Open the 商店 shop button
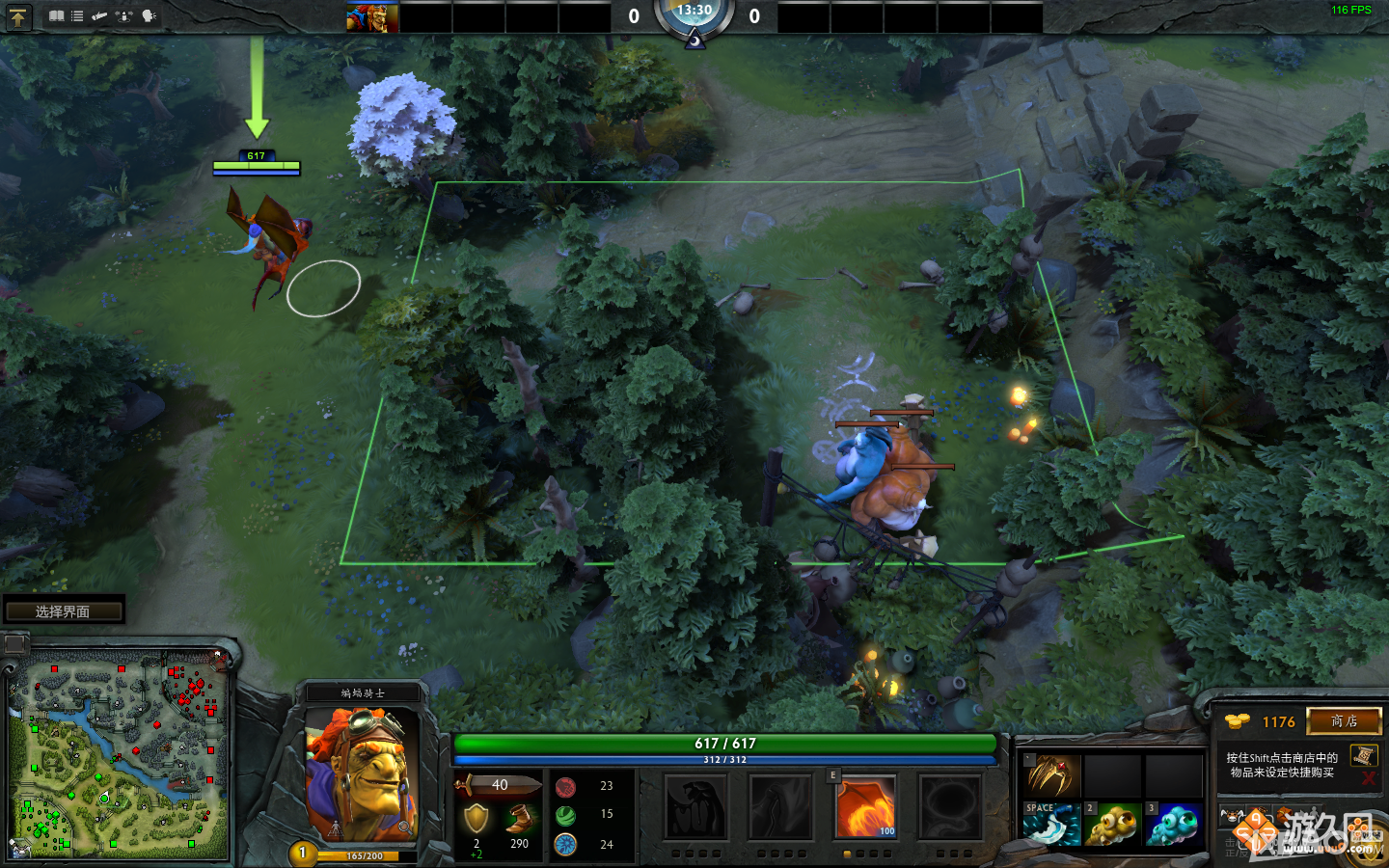 click(x=1345, y=722)
